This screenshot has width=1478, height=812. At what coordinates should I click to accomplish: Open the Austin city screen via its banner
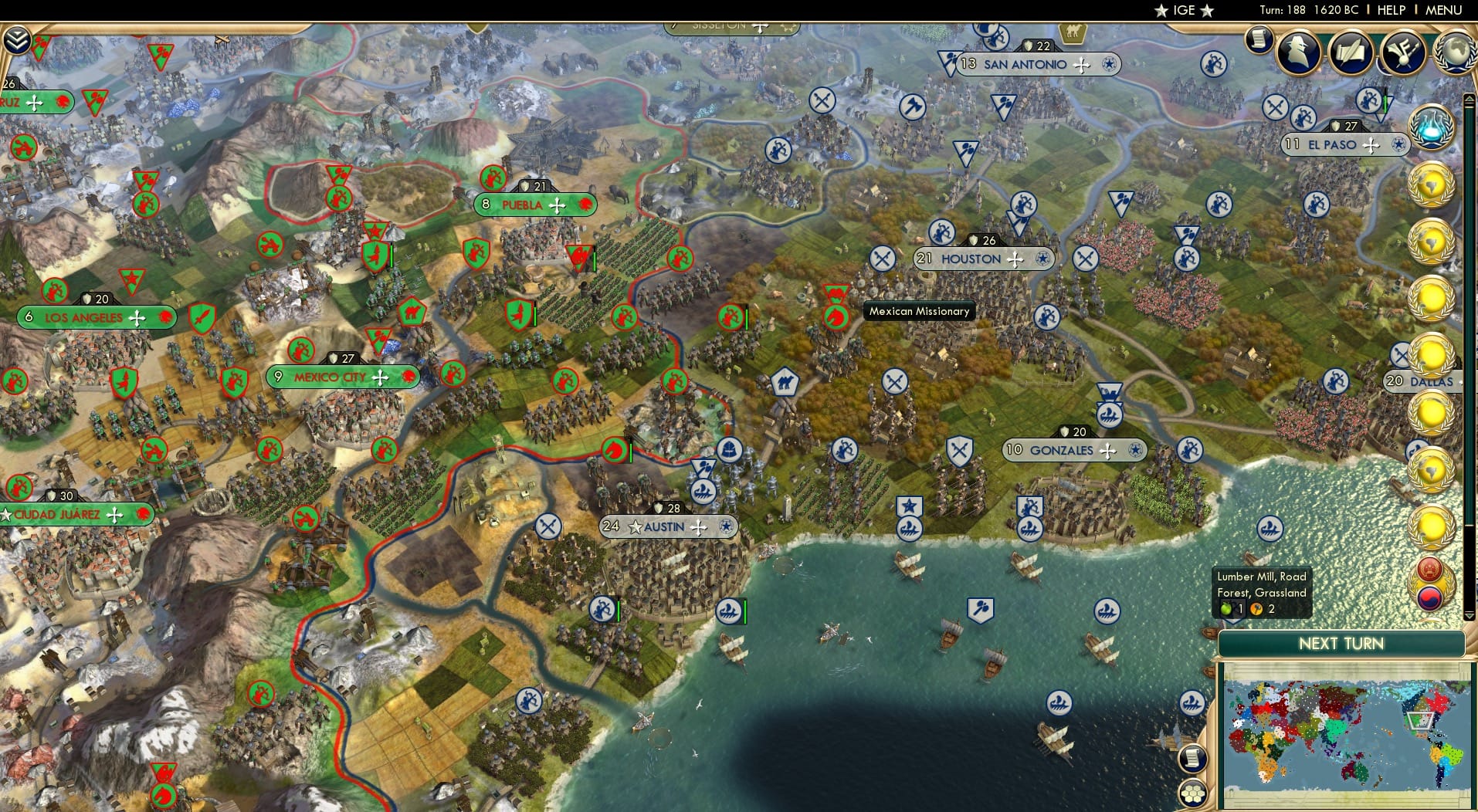tap(665, 526)
